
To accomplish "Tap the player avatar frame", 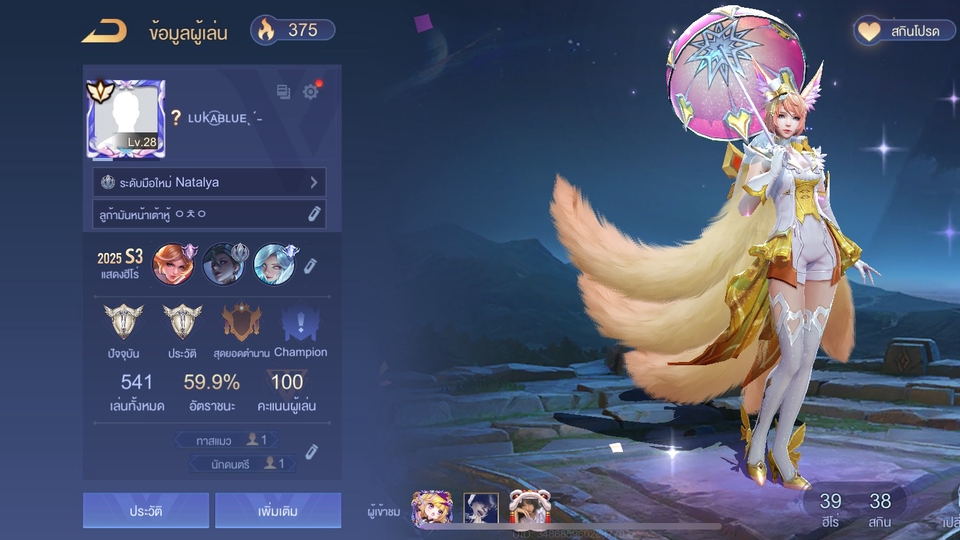I will click(126, 118).
